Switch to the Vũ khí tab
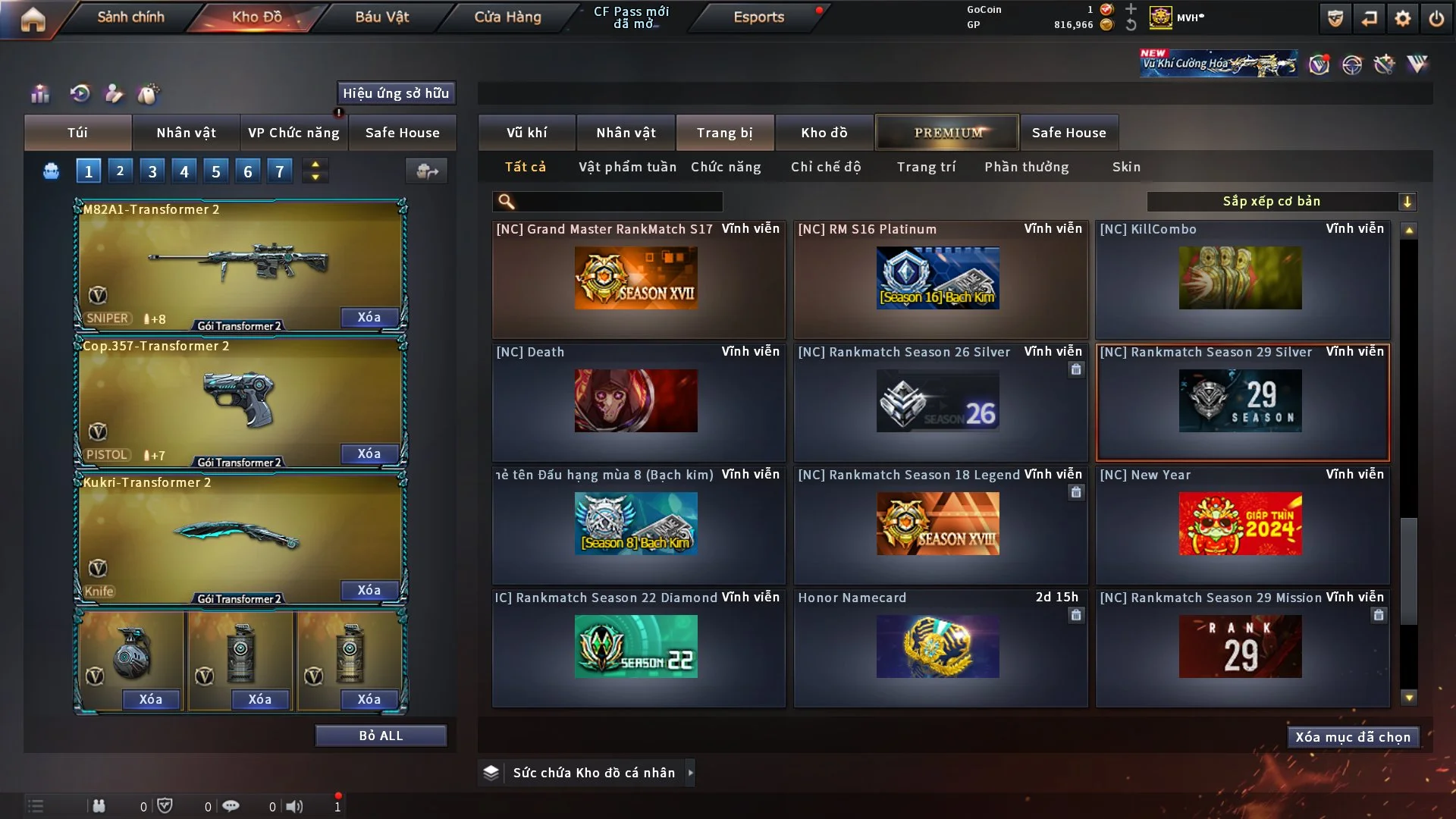The image size is (1456, 819). click(x=526, y=133)
